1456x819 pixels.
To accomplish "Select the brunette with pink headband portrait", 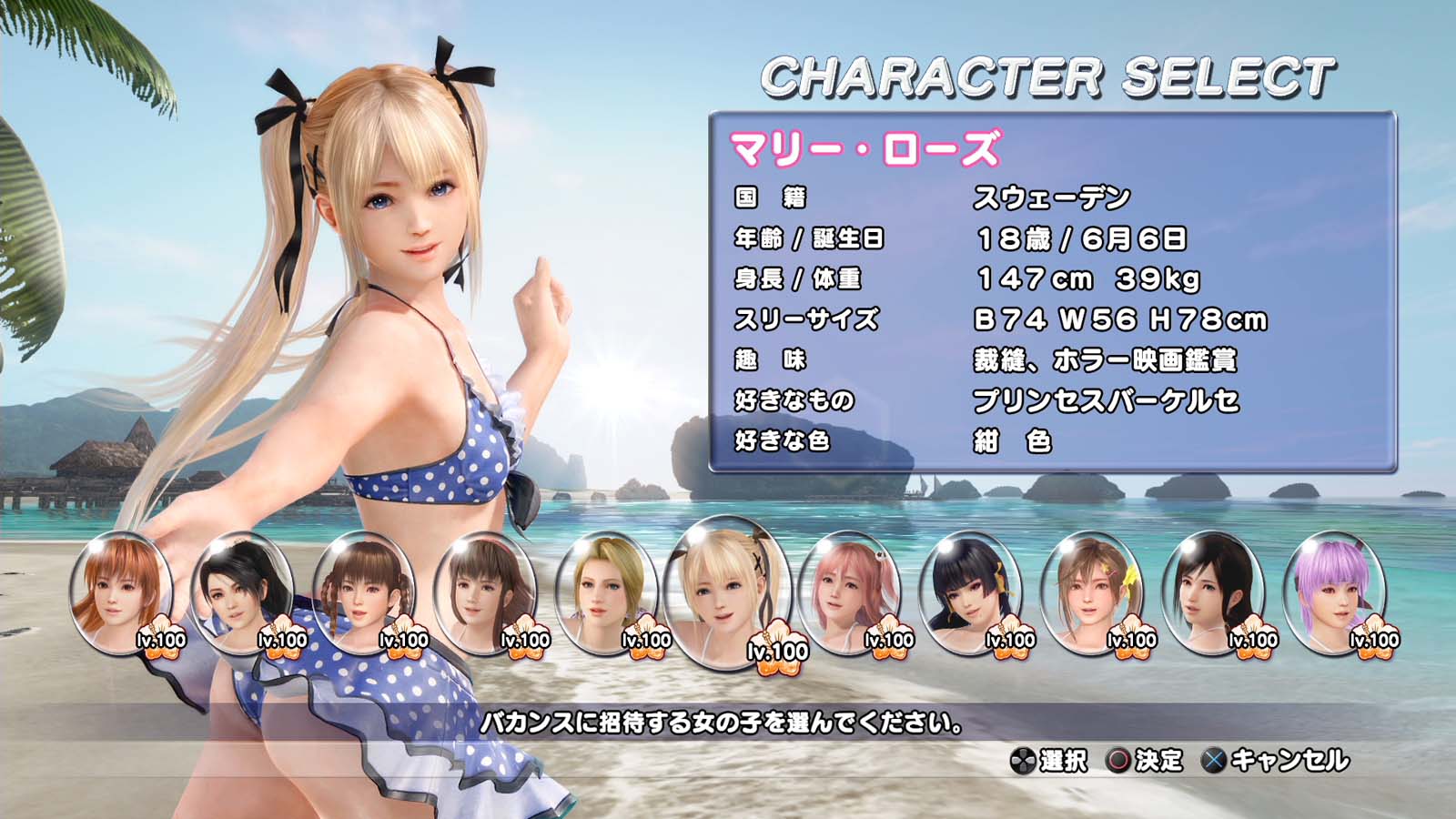I will point(485,592).
